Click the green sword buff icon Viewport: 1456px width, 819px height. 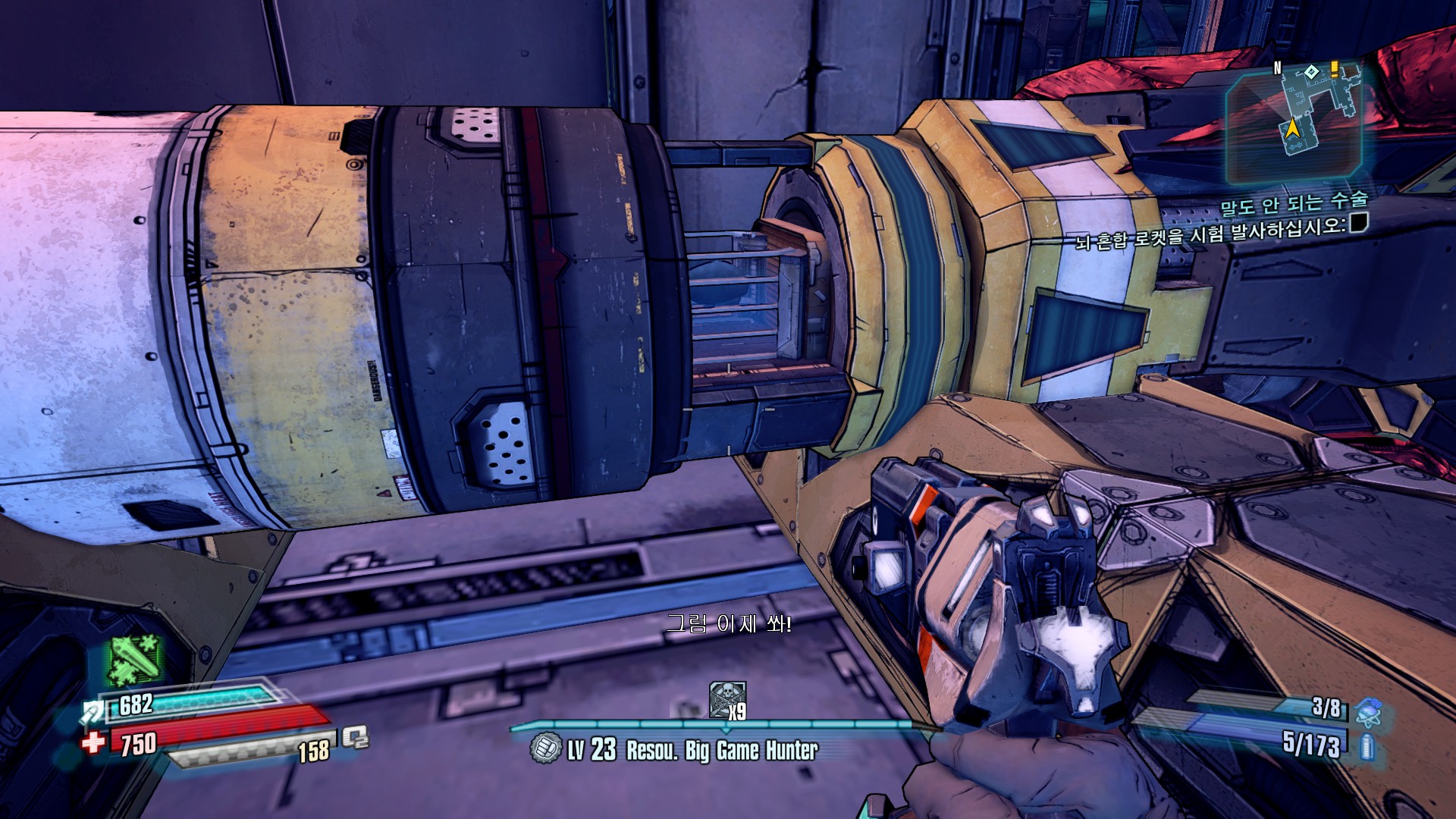pos(135,660)
